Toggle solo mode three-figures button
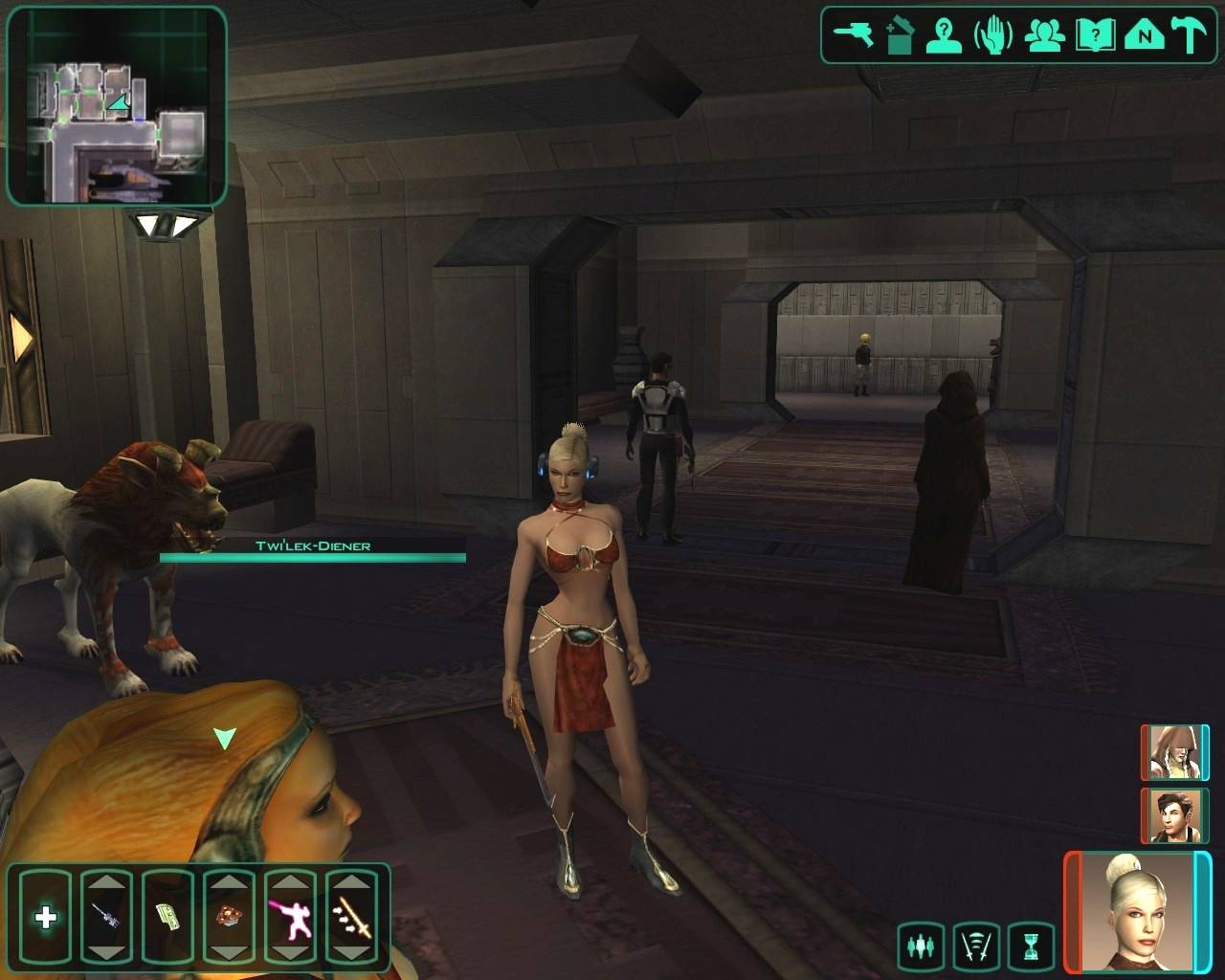1225x980 pixels. [922, 947]
